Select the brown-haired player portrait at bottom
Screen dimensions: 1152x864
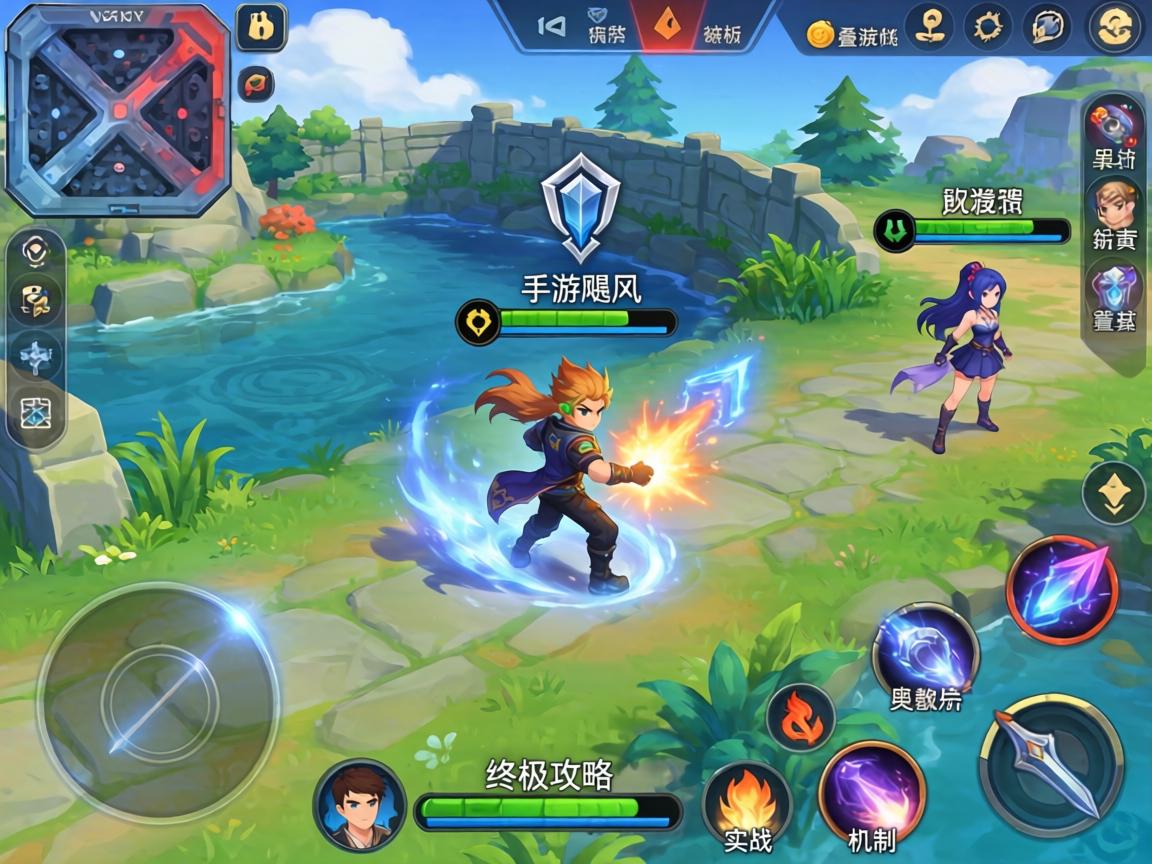(x=359, y=805)
